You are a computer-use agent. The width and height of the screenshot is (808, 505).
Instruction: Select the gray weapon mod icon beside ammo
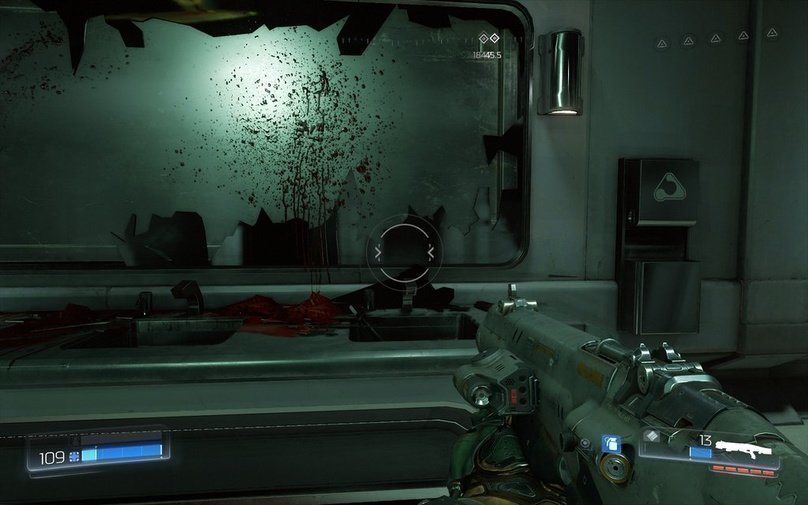tap(651, 436)
